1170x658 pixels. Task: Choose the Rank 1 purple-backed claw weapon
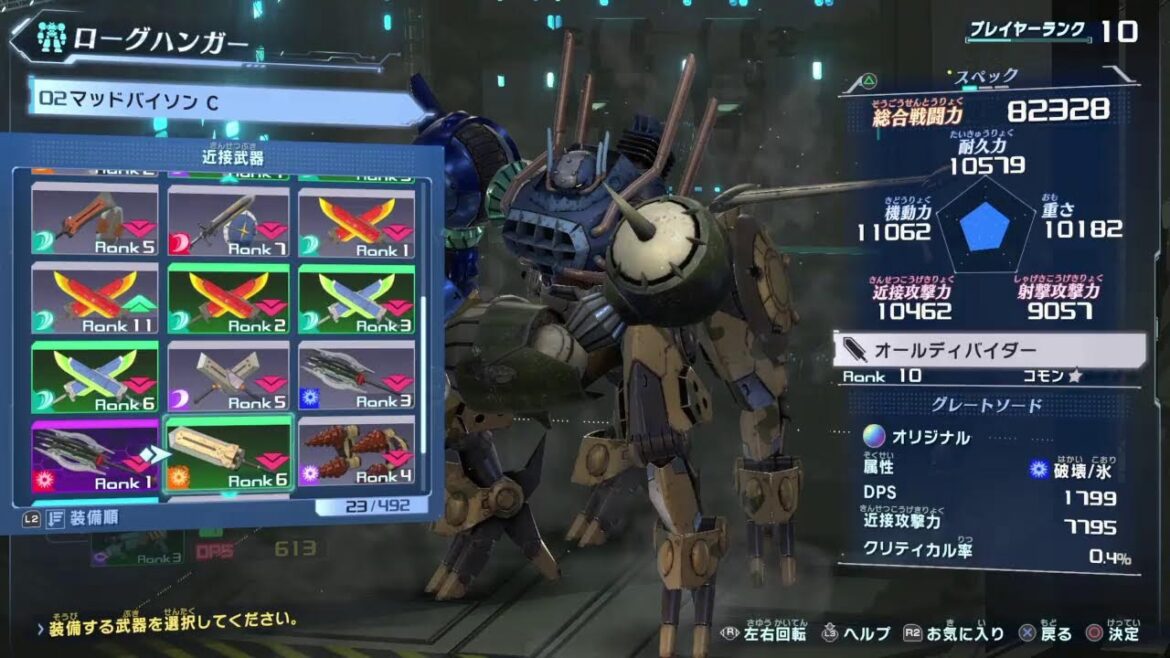coord(96,456)
